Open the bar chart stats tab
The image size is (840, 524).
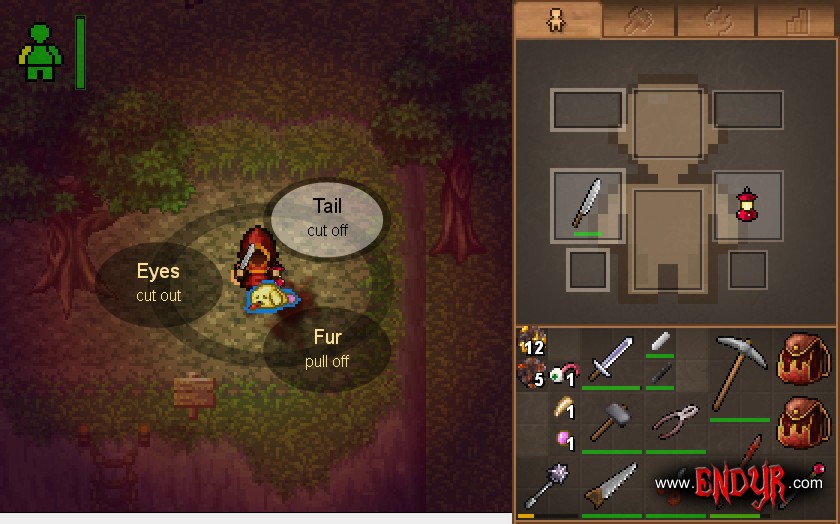[x=796, y=21]
